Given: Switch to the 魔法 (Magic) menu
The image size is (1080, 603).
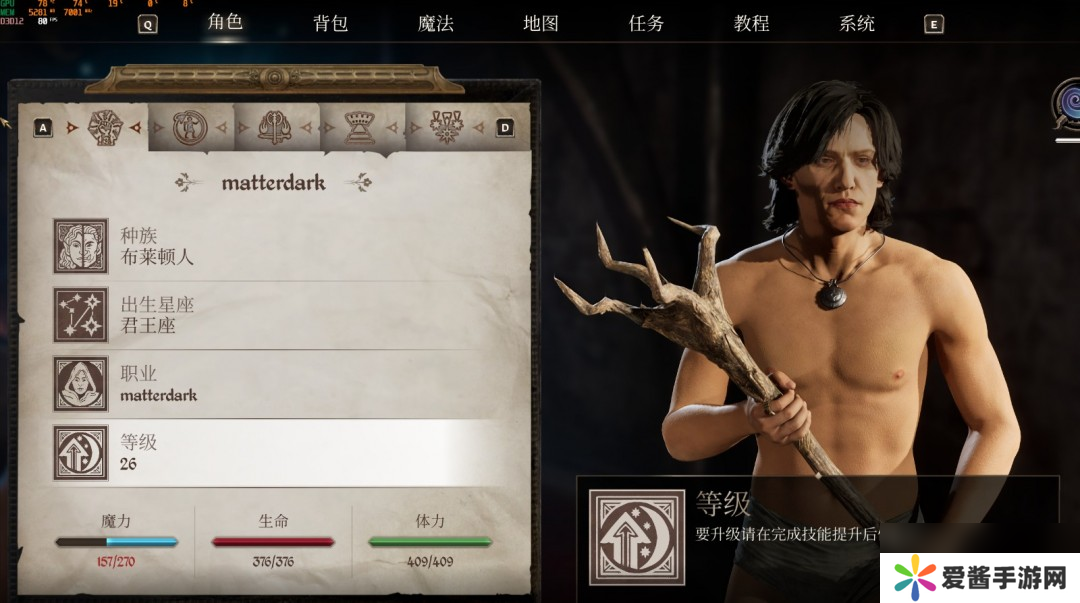Looking at the screenshot, I should coord(436,24).
